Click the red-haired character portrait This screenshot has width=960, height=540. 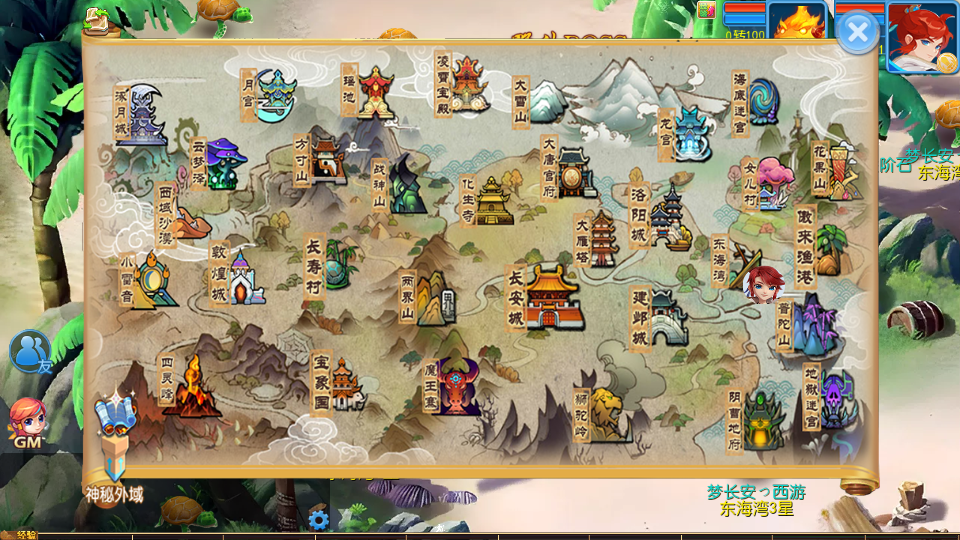point(921,37)
